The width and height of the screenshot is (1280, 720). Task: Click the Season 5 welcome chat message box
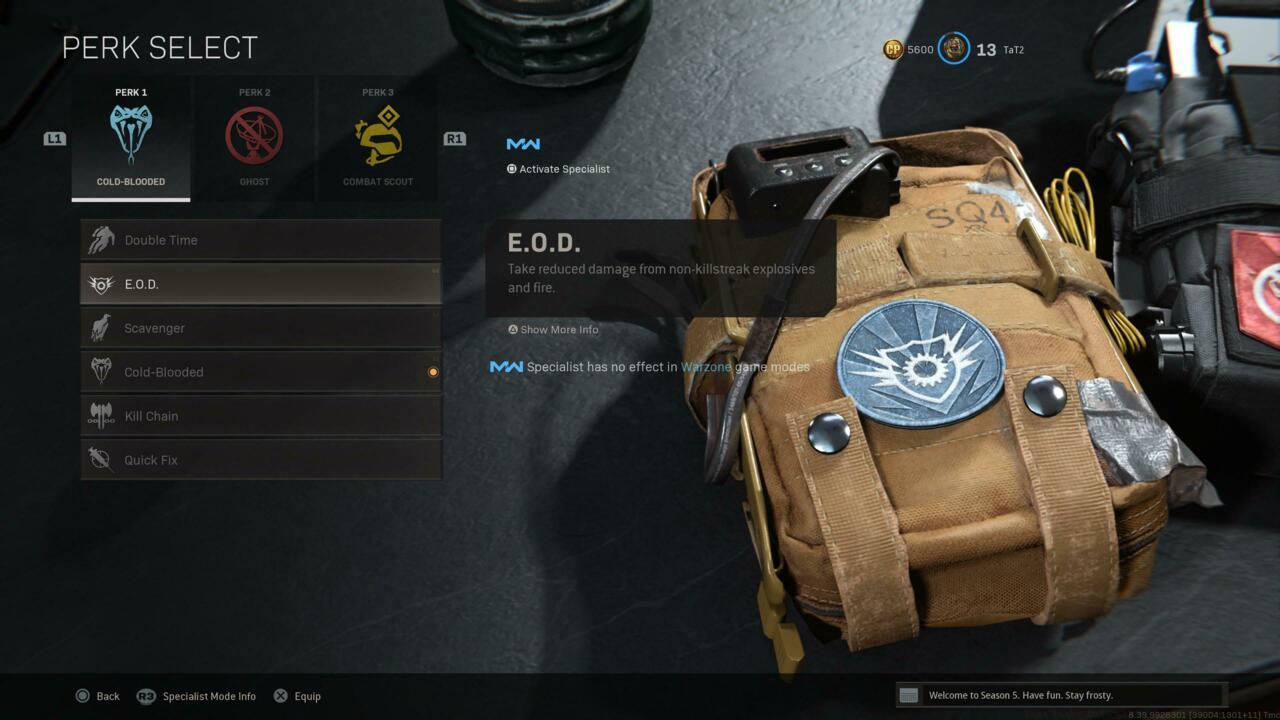point(1060,694)
